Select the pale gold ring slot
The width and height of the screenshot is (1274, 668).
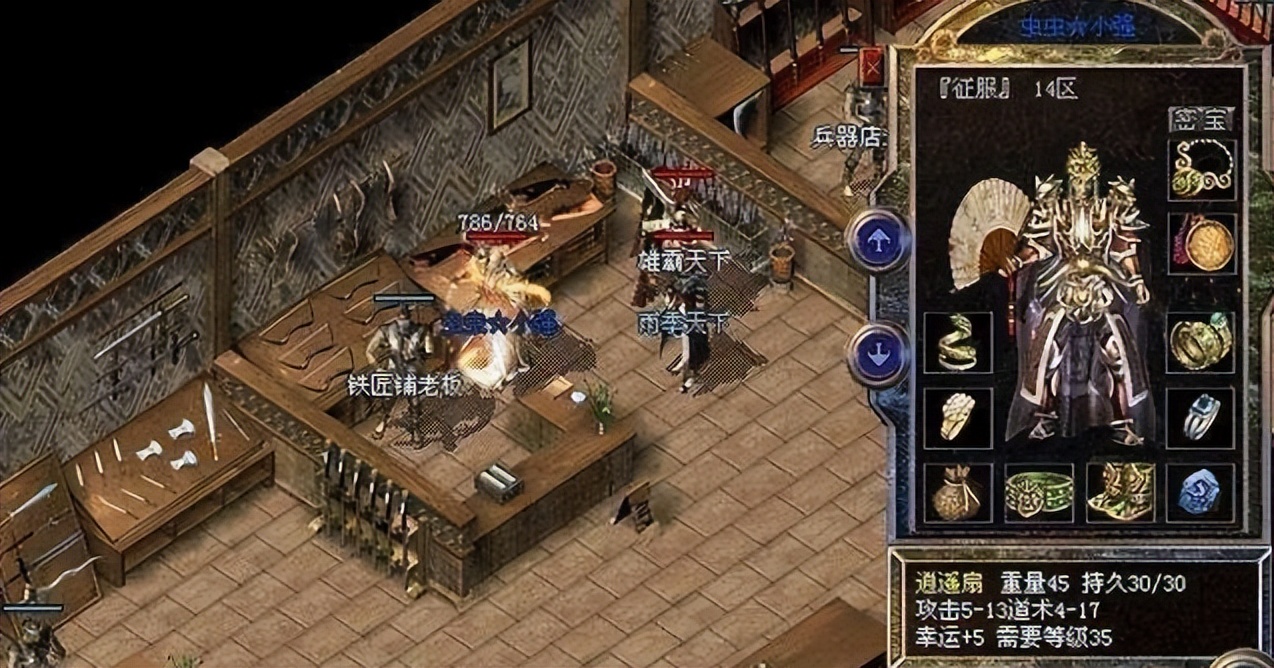(x=957, y=417)
